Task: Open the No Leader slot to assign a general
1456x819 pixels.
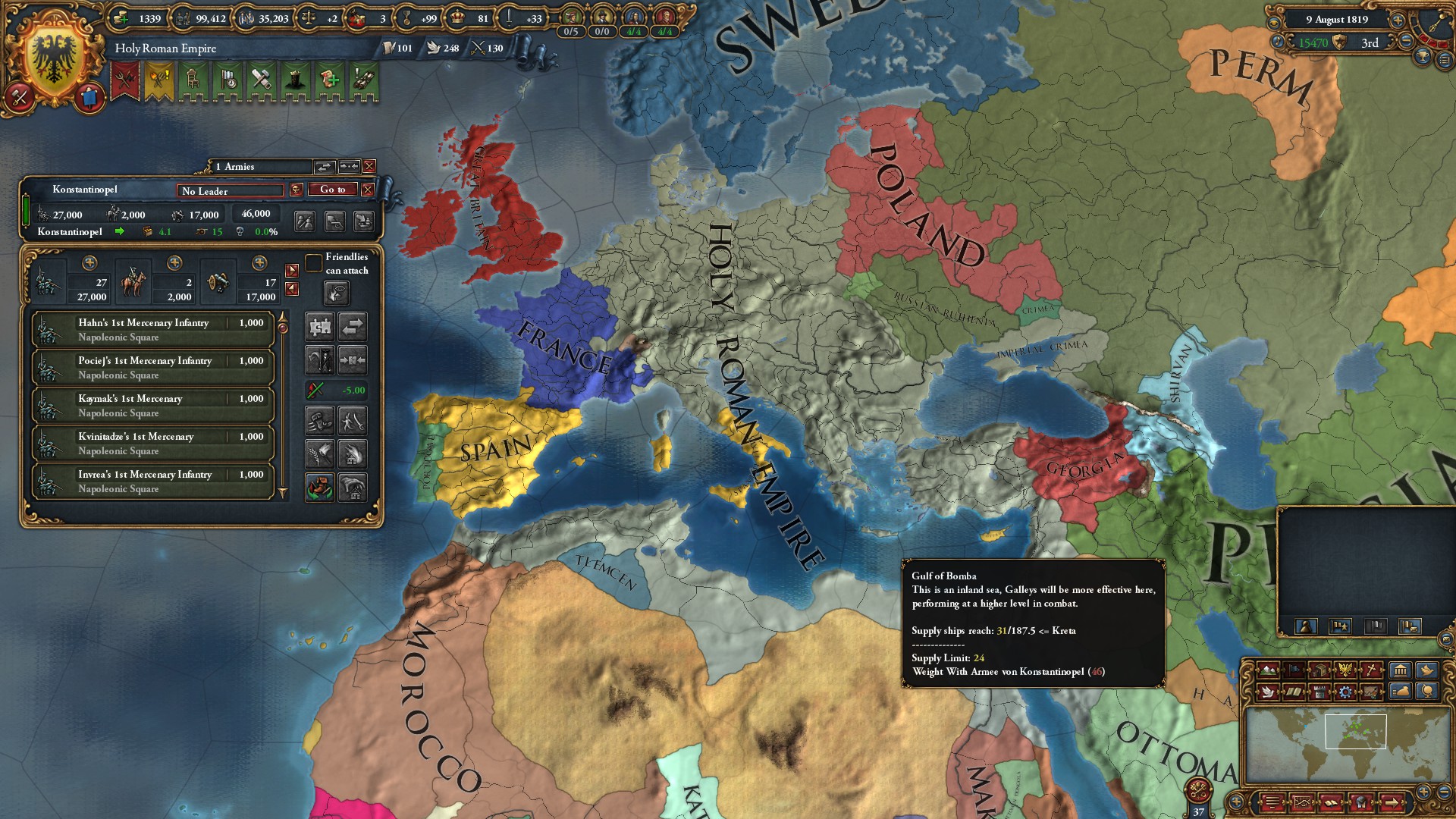Action: [230, 190]
